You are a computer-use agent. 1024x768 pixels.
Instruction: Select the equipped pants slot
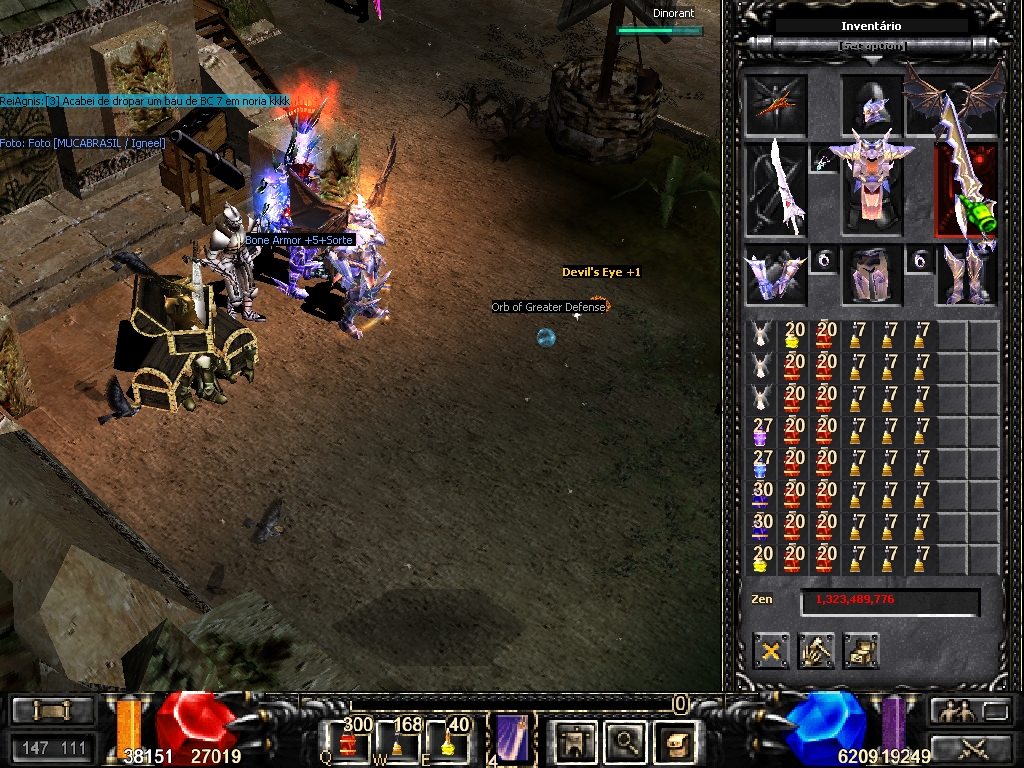[872, 275]
